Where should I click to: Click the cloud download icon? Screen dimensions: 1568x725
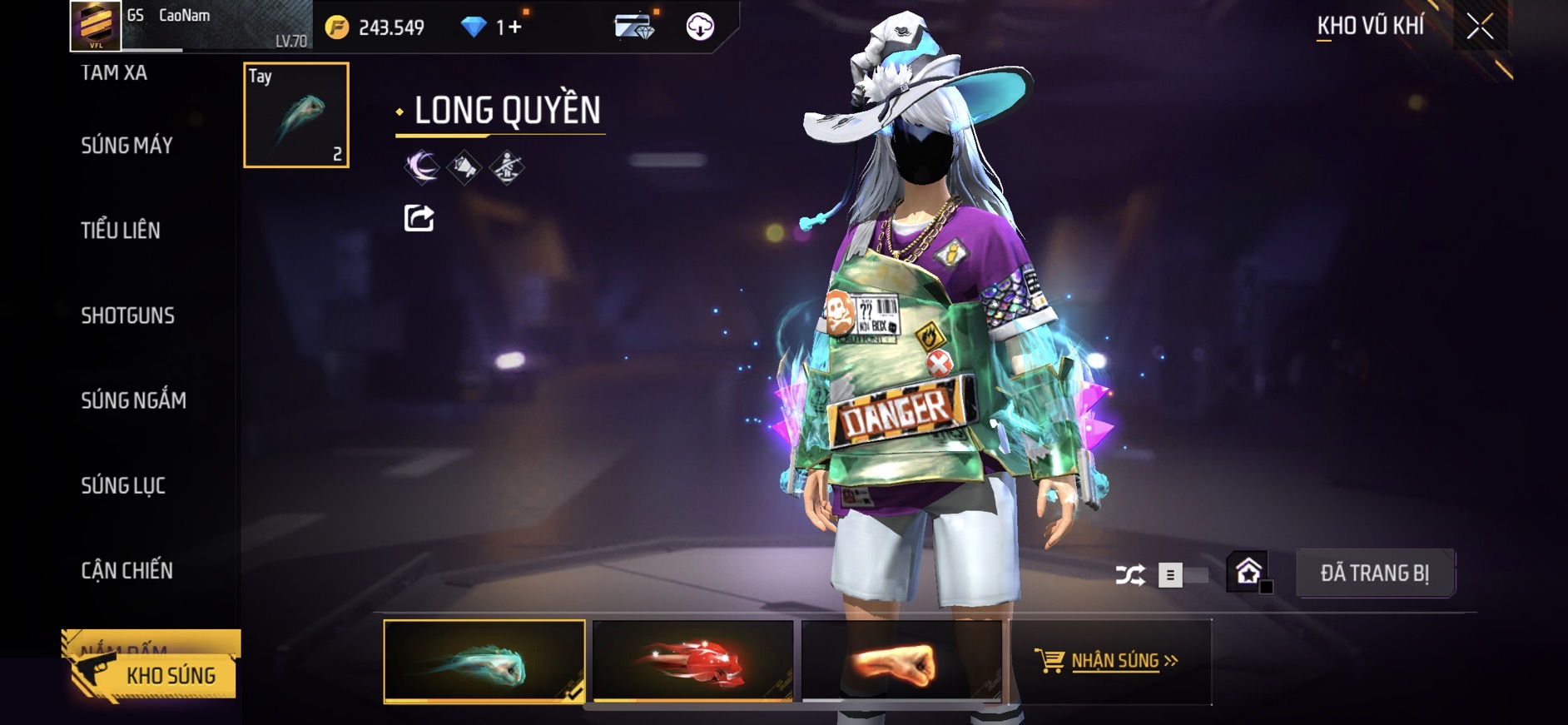(x=700, y=27)
